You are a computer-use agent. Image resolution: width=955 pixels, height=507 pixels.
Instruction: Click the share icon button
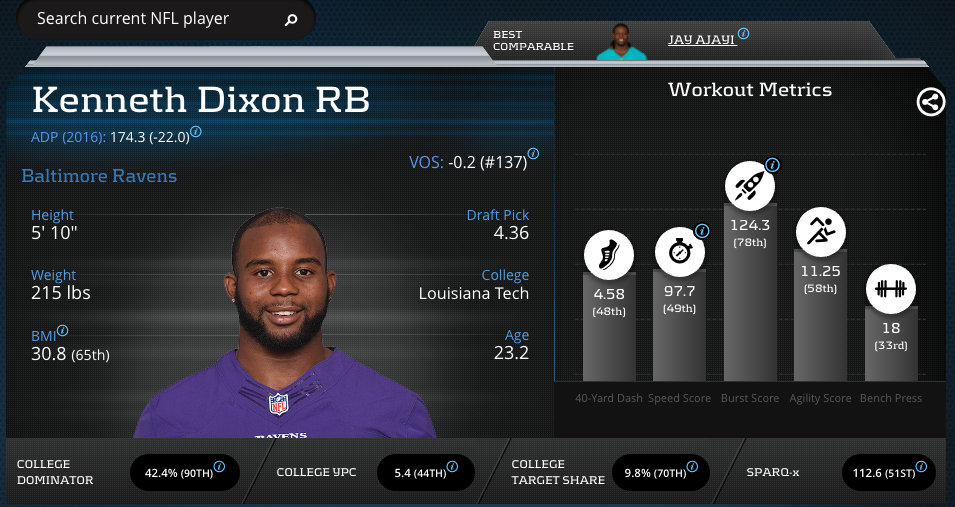(x=931, y=101)
